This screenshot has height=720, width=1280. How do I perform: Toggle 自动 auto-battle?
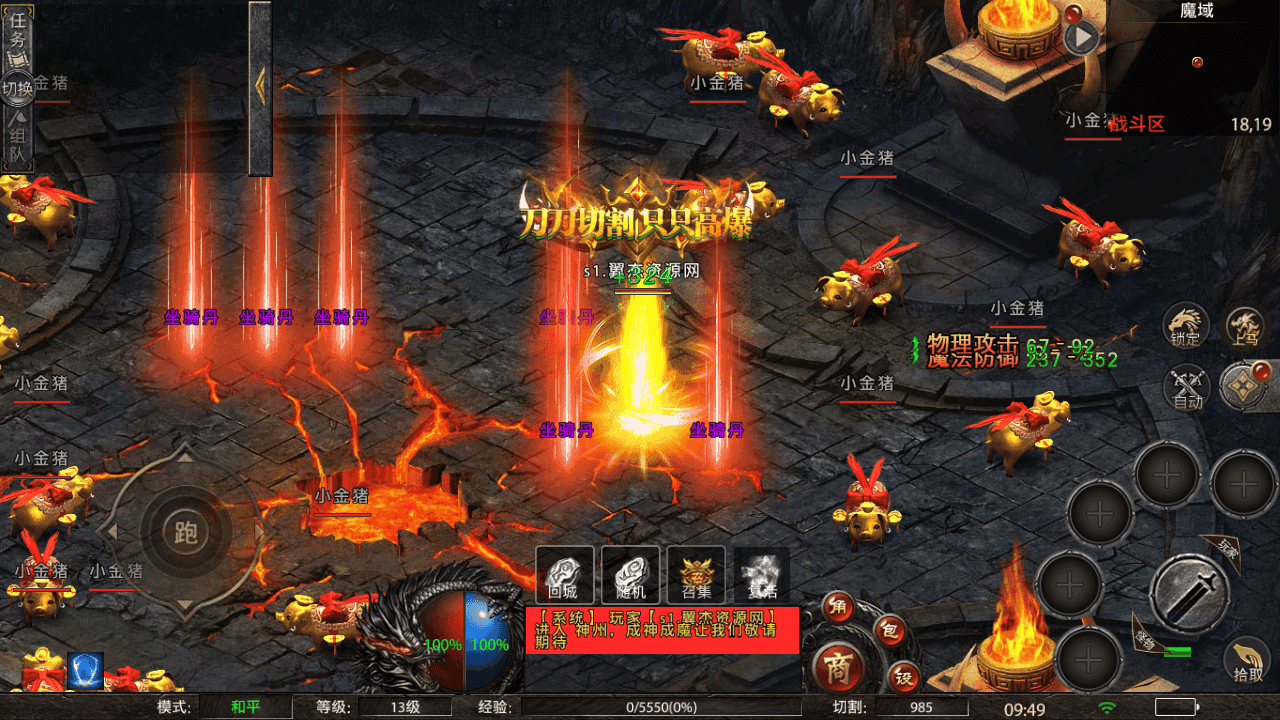(1187, 387)
